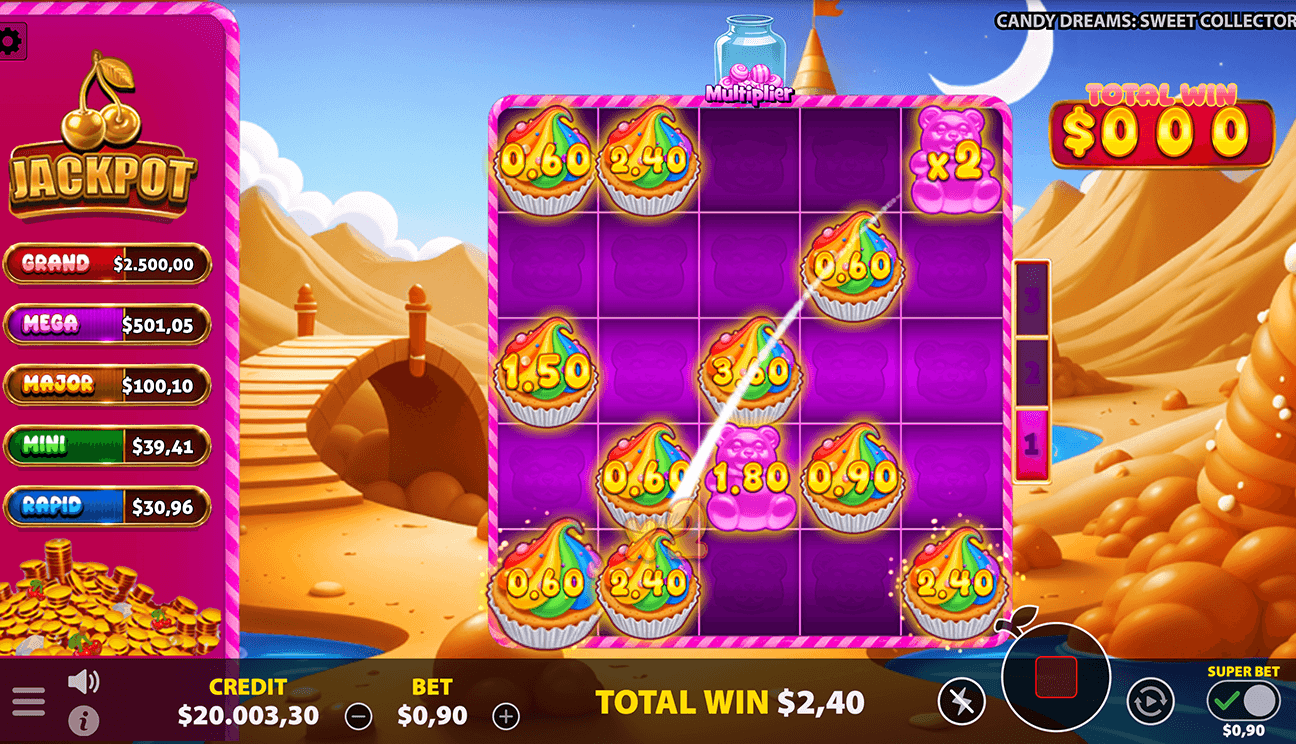Open autoplay settings with circular arrows icon
Screen dimensions: 1296x744
(1152, 701)
